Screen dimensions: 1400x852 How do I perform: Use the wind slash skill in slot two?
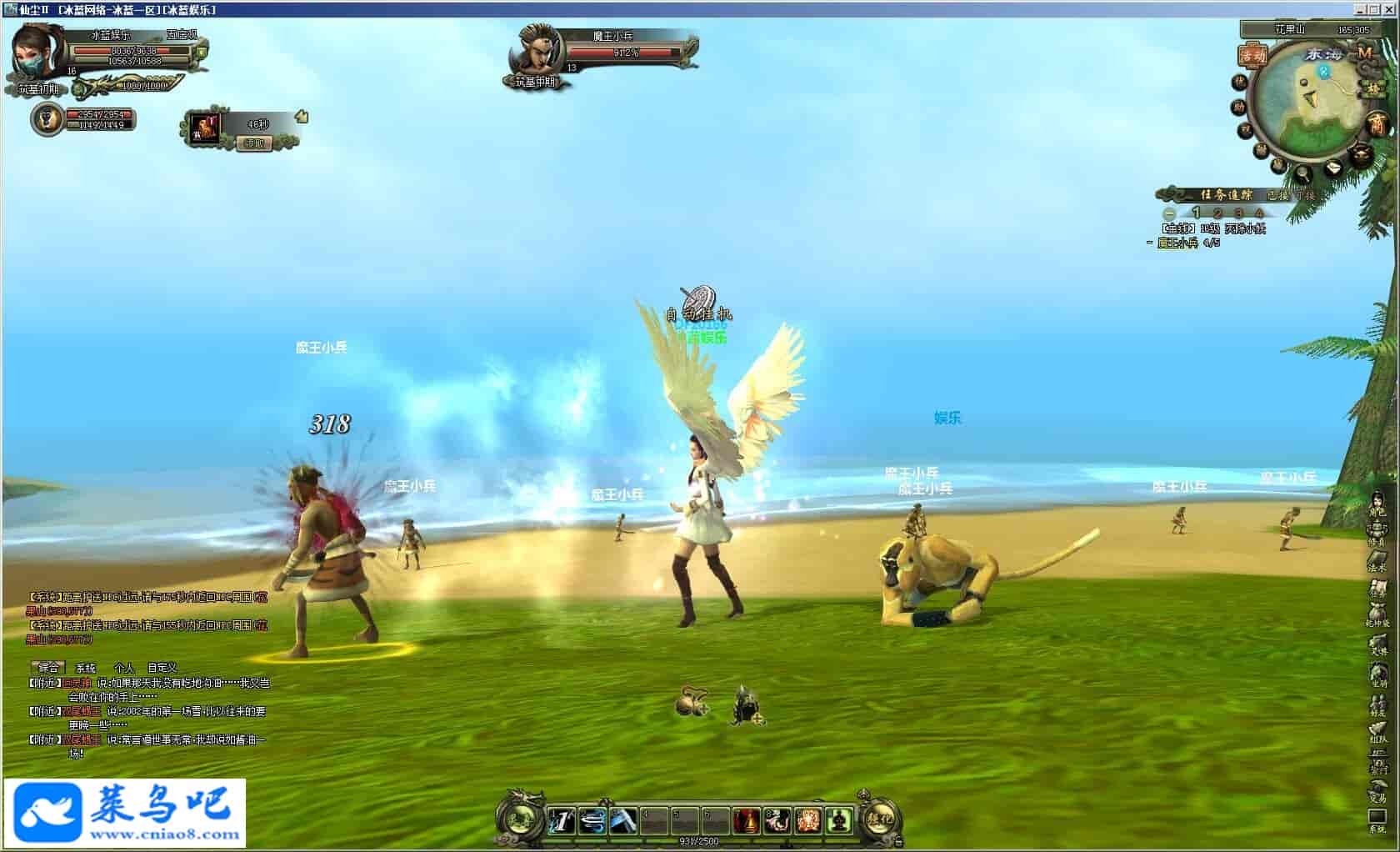tap(592, 821)
